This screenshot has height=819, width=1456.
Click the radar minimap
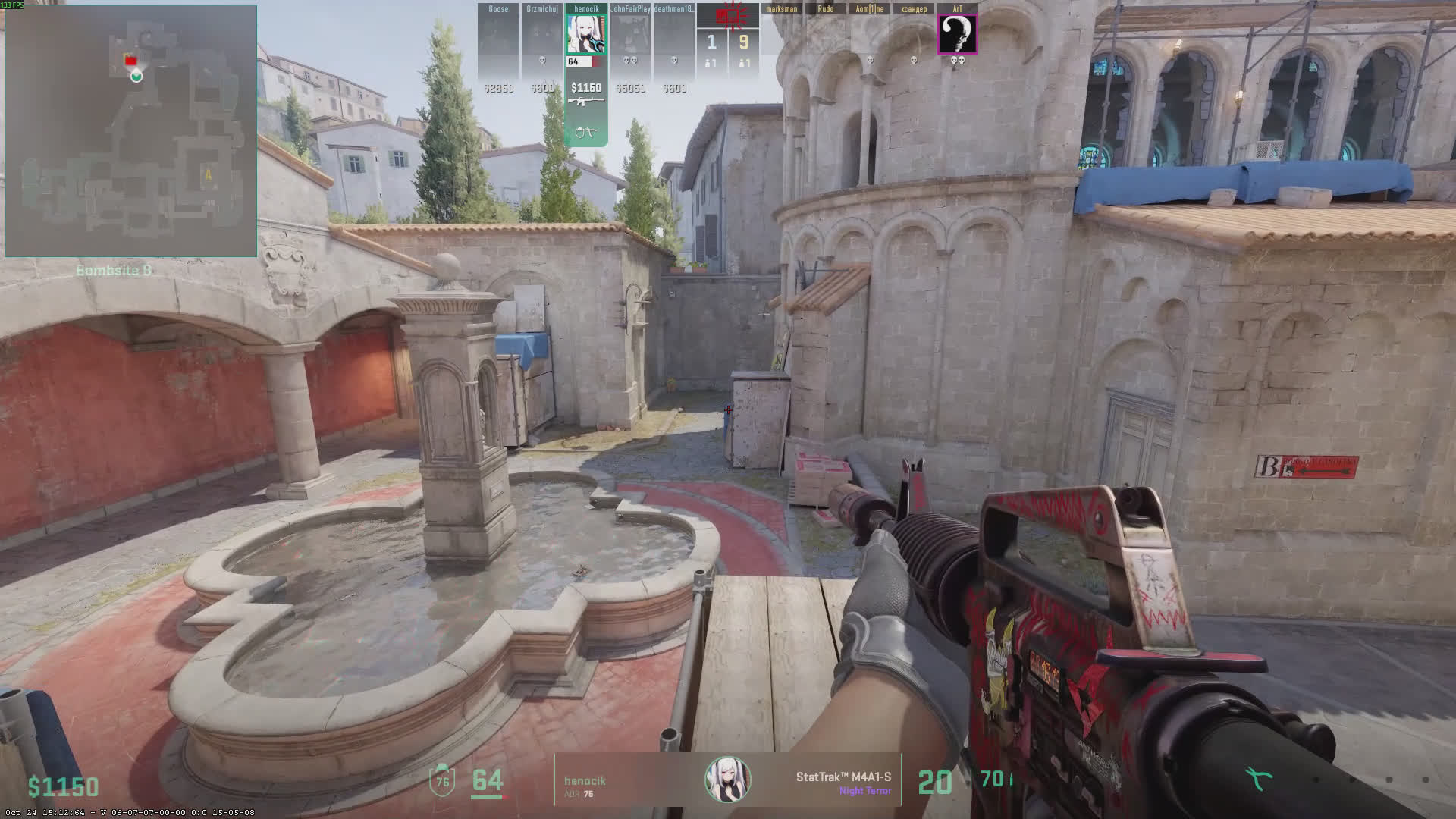[130, 130]
